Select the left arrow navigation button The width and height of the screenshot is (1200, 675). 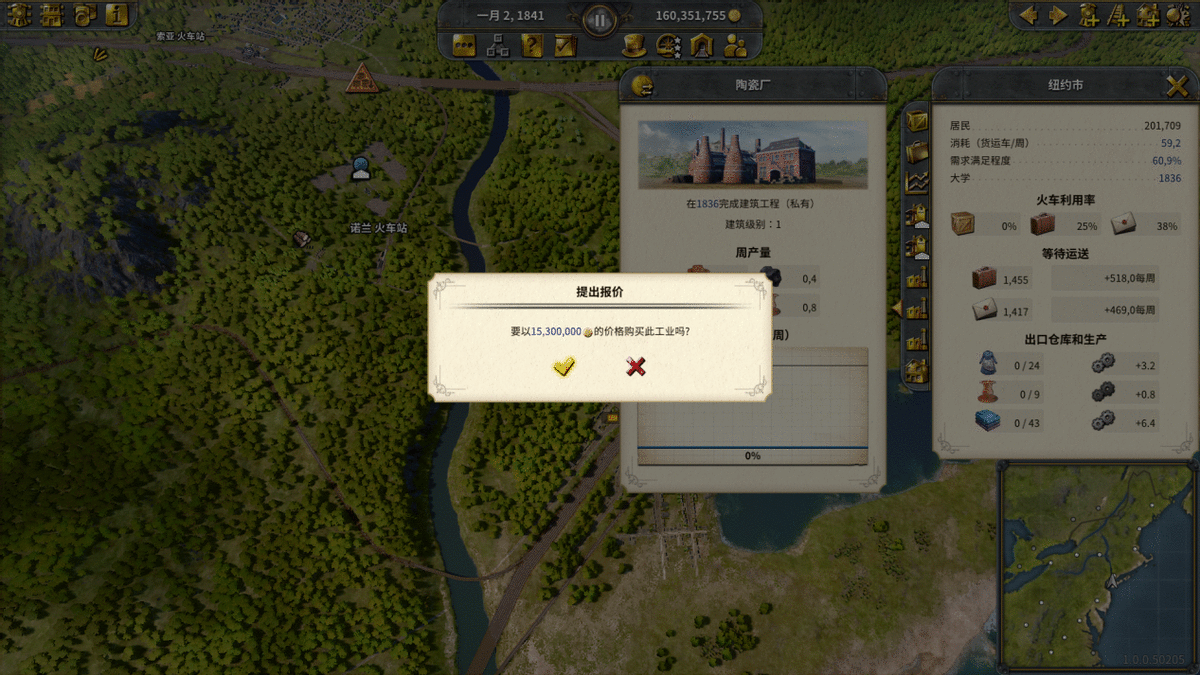(x=1028, y=15)
